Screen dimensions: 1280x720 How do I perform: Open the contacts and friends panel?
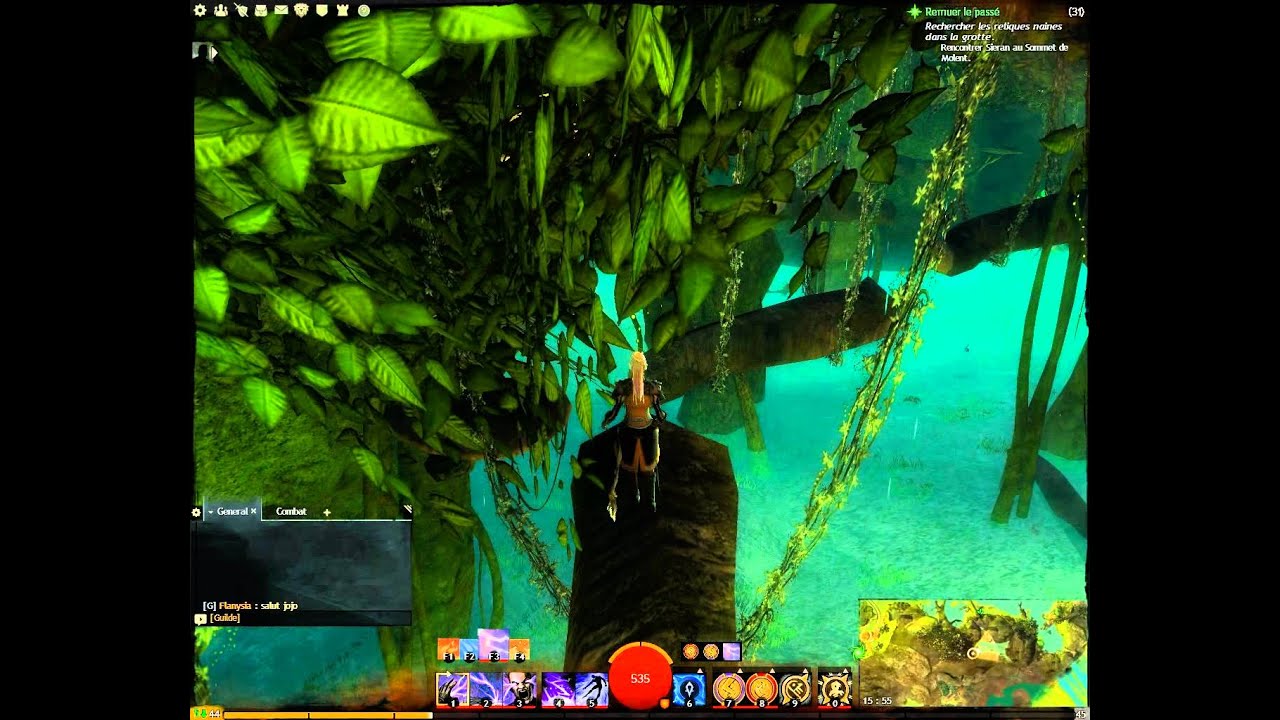[221, 10]
